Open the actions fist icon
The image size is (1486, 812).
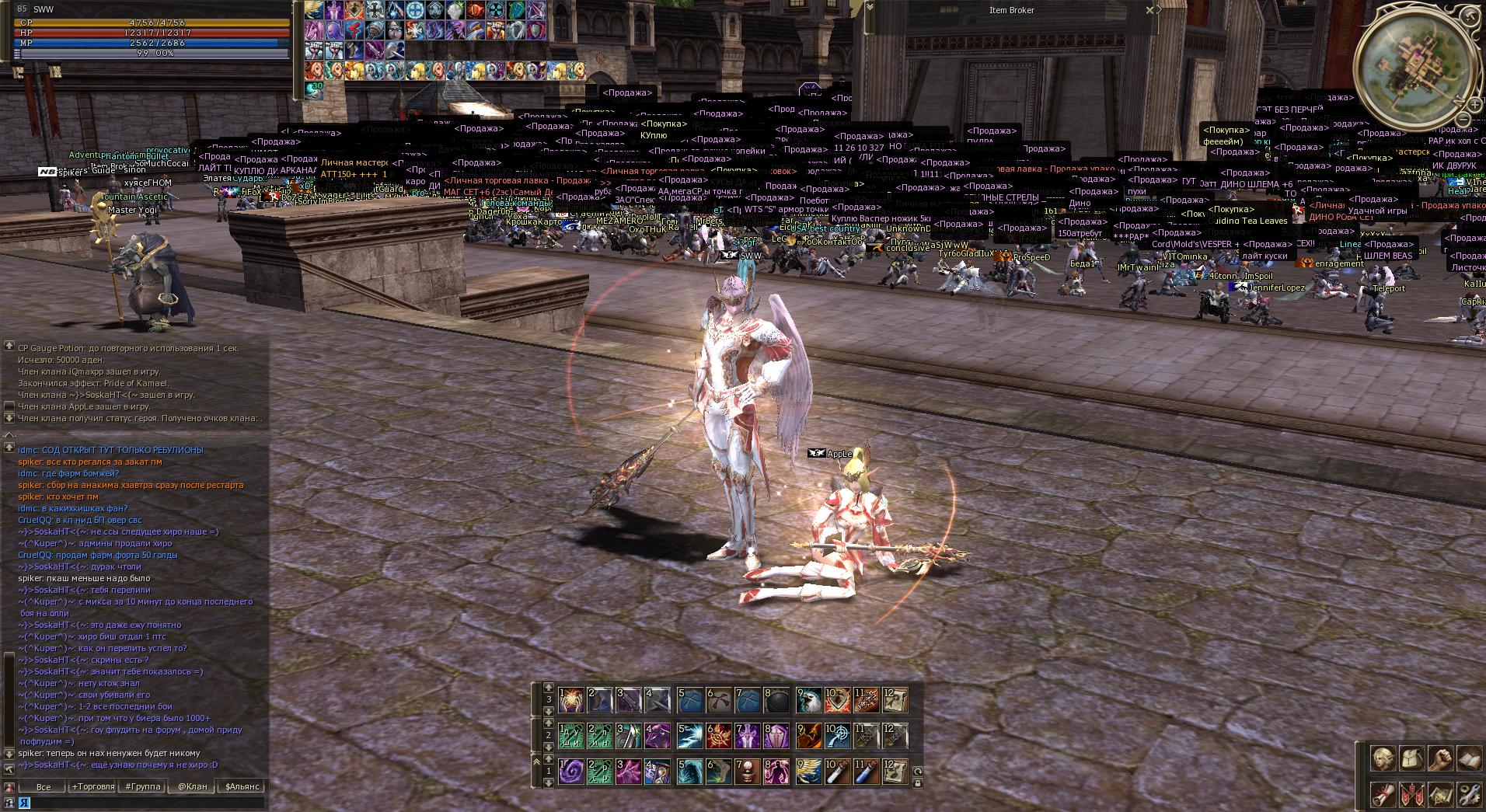pyautogui.click(x=1440, y=759)
